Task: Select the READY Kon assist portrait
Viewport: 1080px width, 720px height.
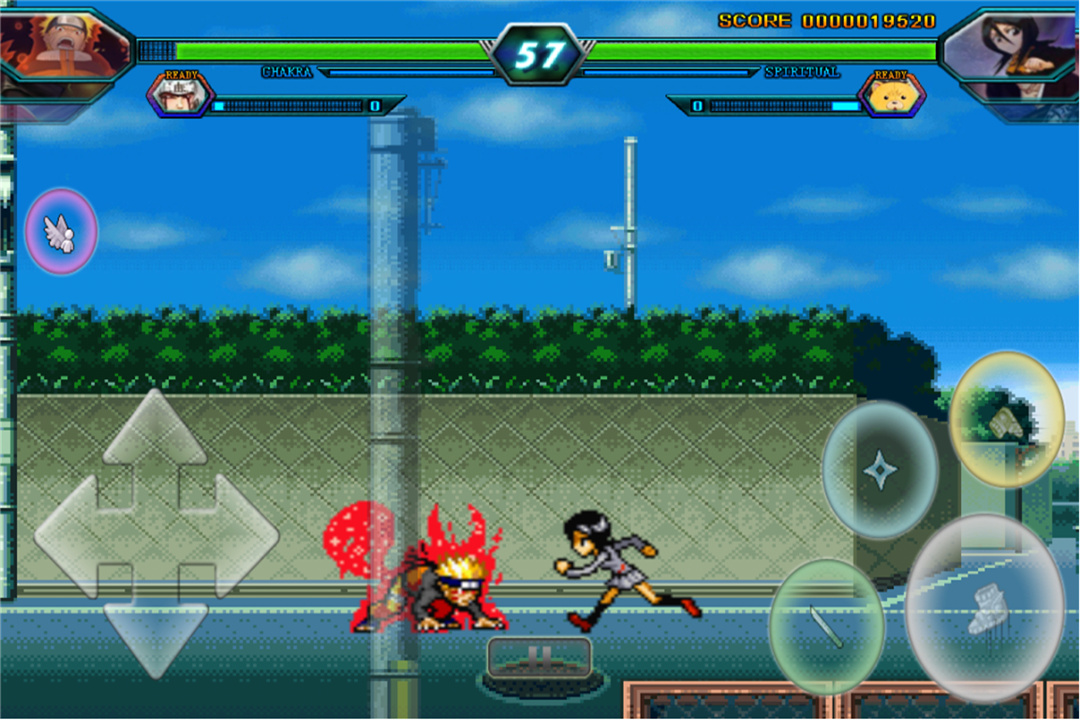Action: point(890,96)
